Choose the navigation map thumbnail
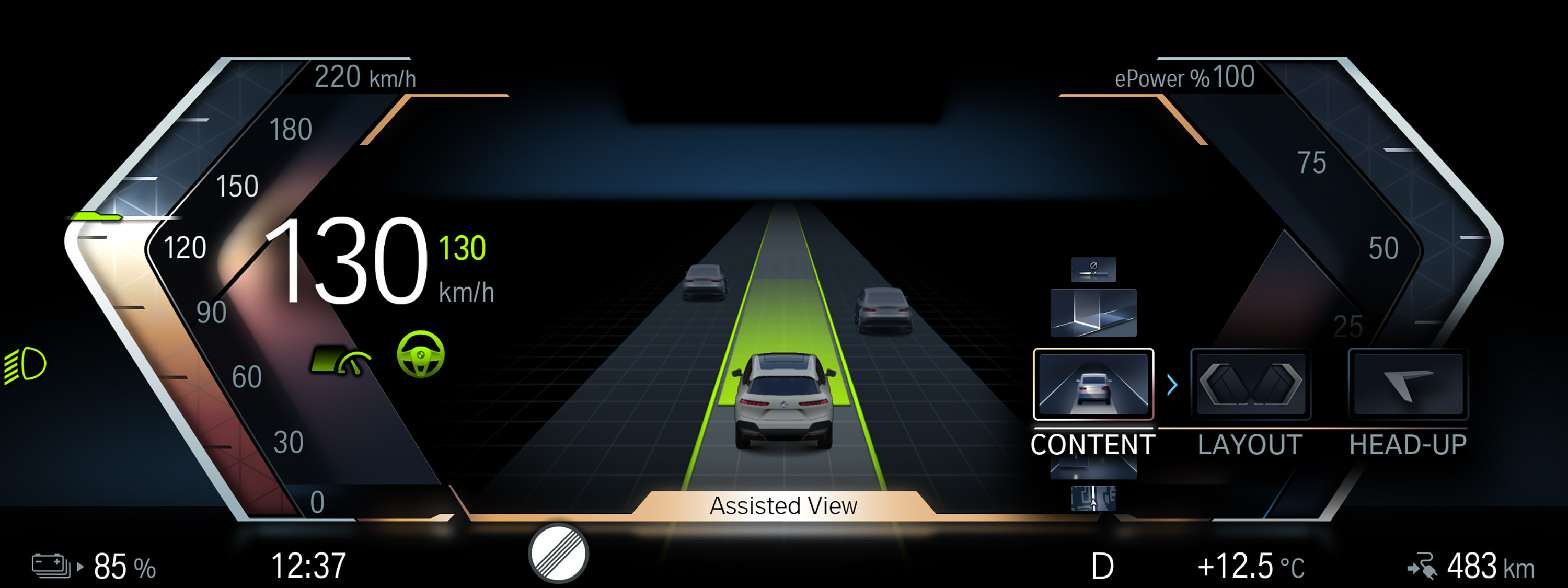 pos(1093,499)
